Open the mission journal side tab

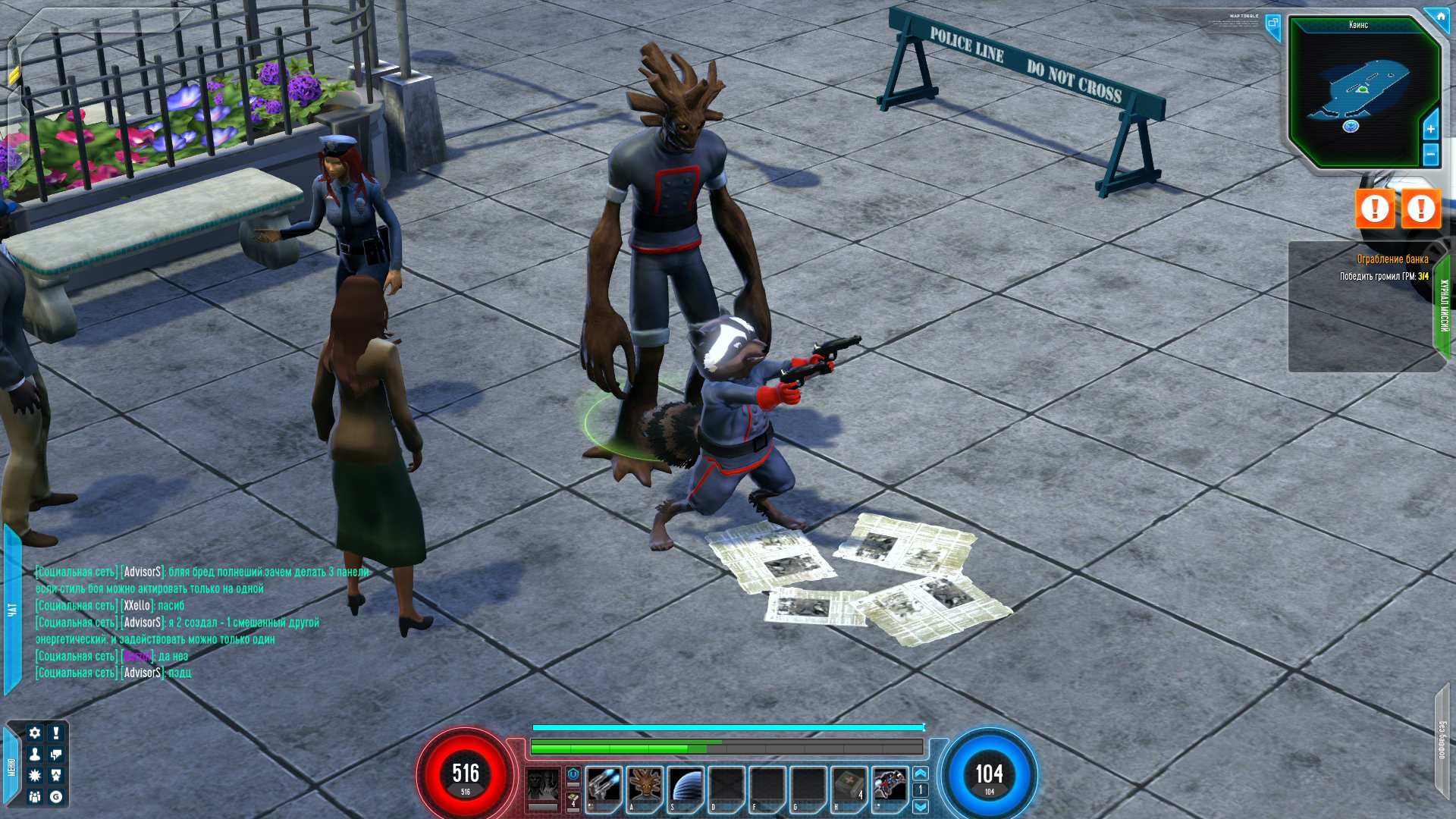(x=1444, y=306)
